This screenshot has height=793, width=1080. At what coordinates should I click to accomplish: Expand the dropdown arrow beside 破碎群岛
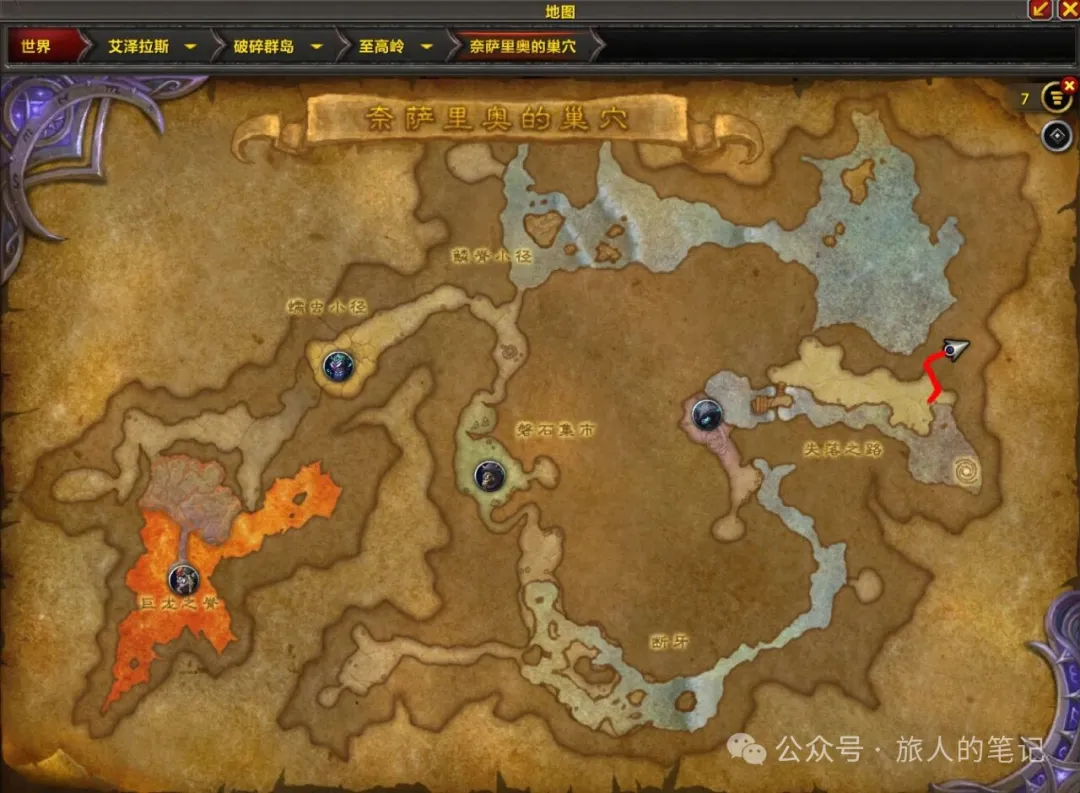point(316,46)
